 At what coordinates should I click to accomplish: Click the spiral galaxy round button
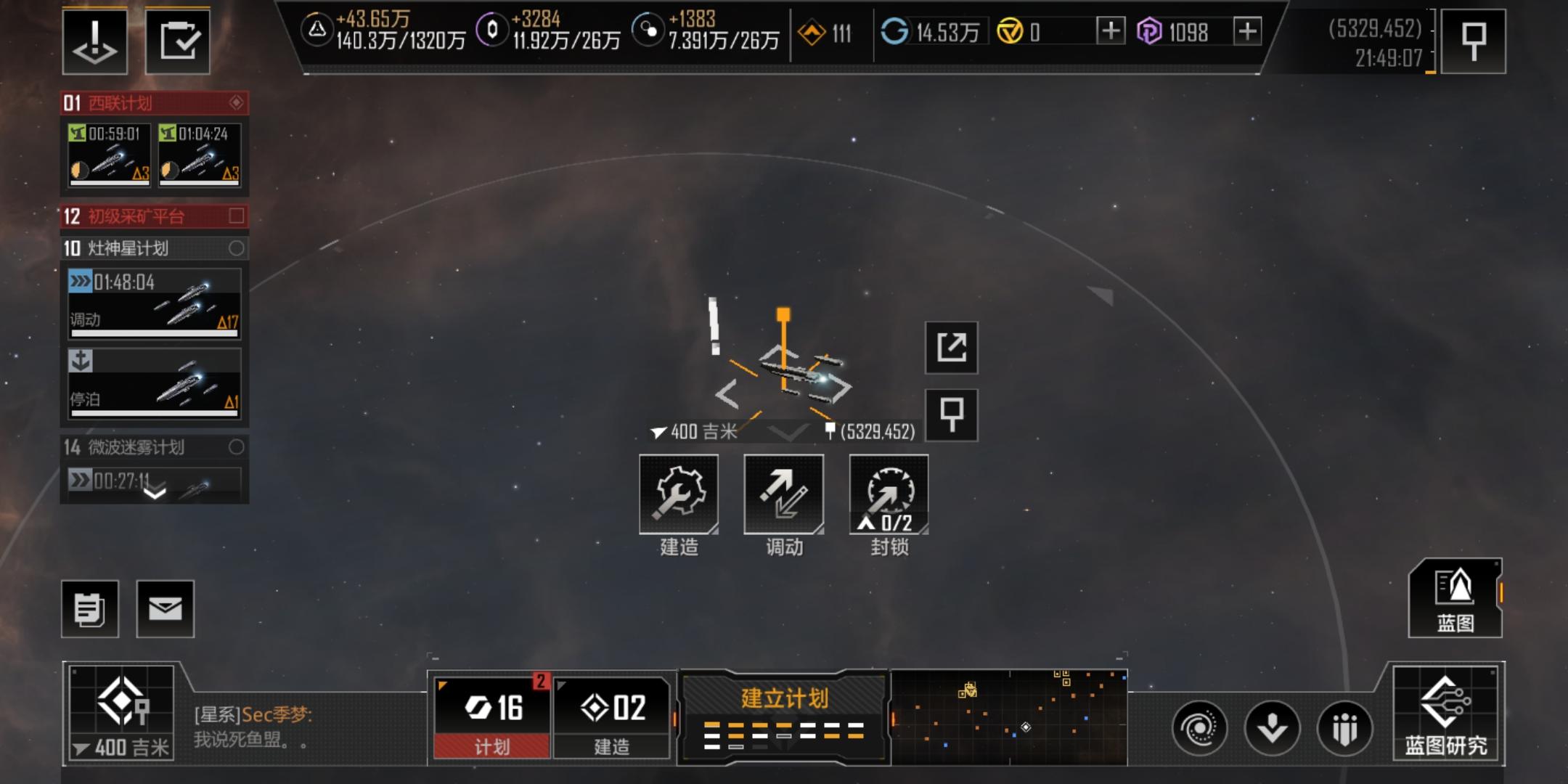[x=1199, y=728]
